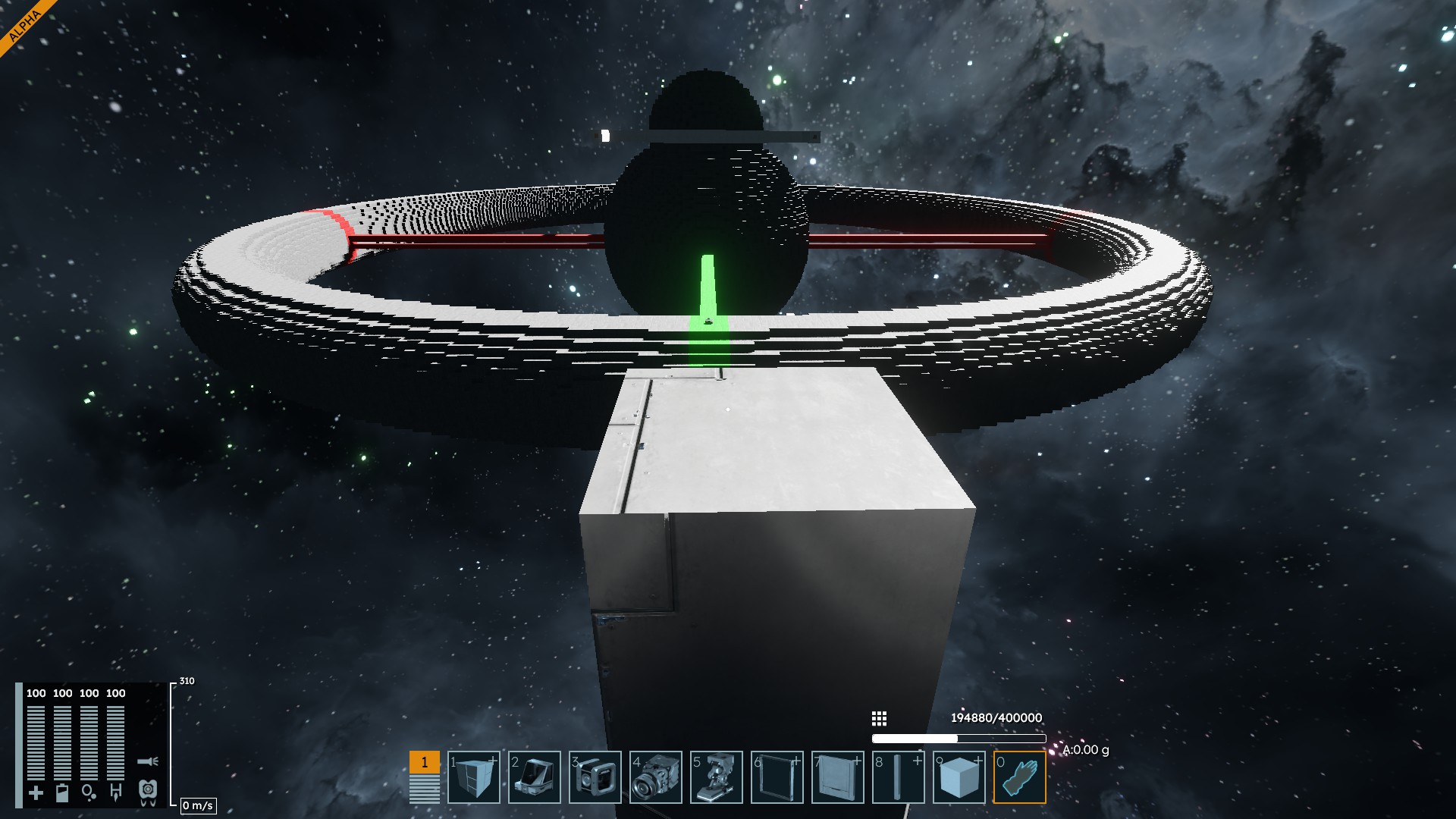Select the light cube block in slot 9

click(x=959, y=777)
